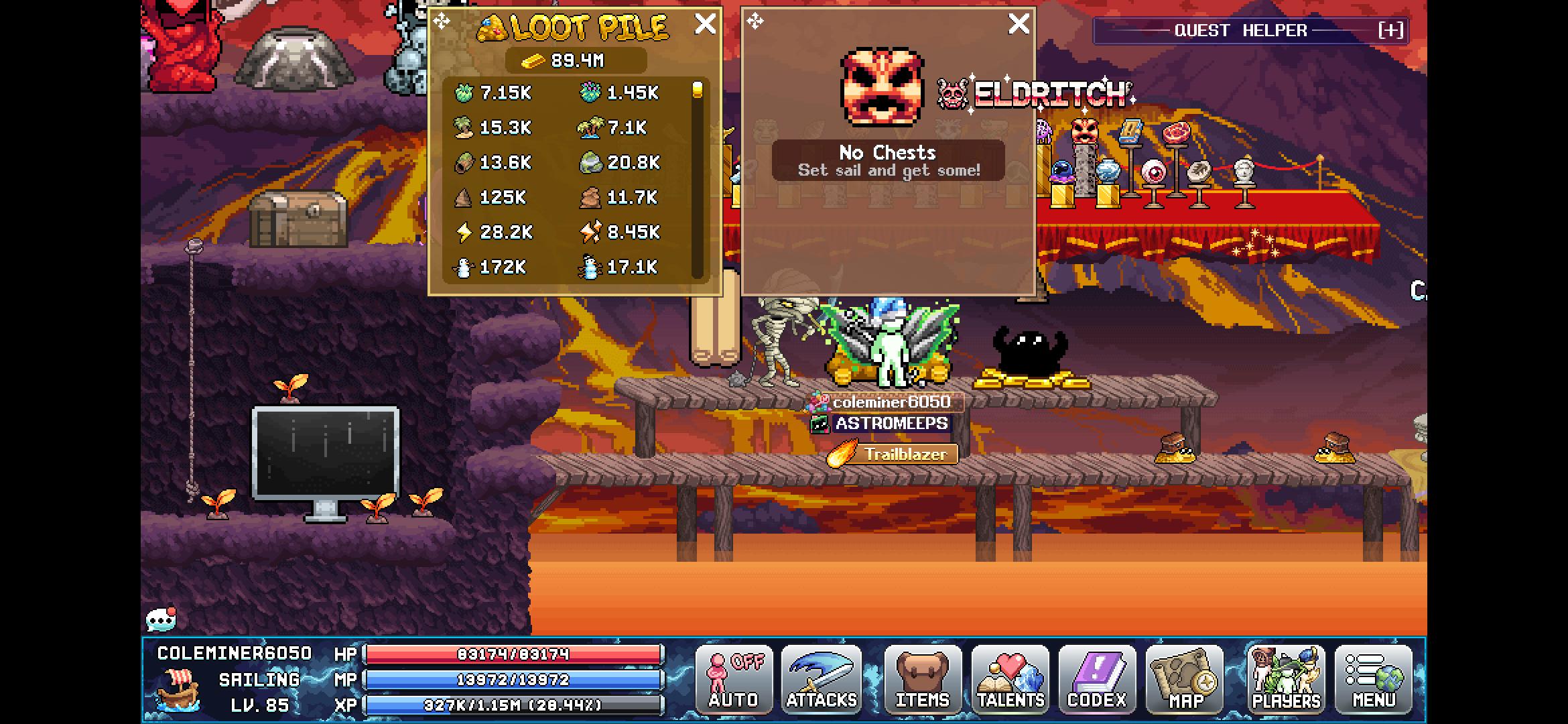
Task: Open the Attacks menu
Action: click(x=823, y=679)
